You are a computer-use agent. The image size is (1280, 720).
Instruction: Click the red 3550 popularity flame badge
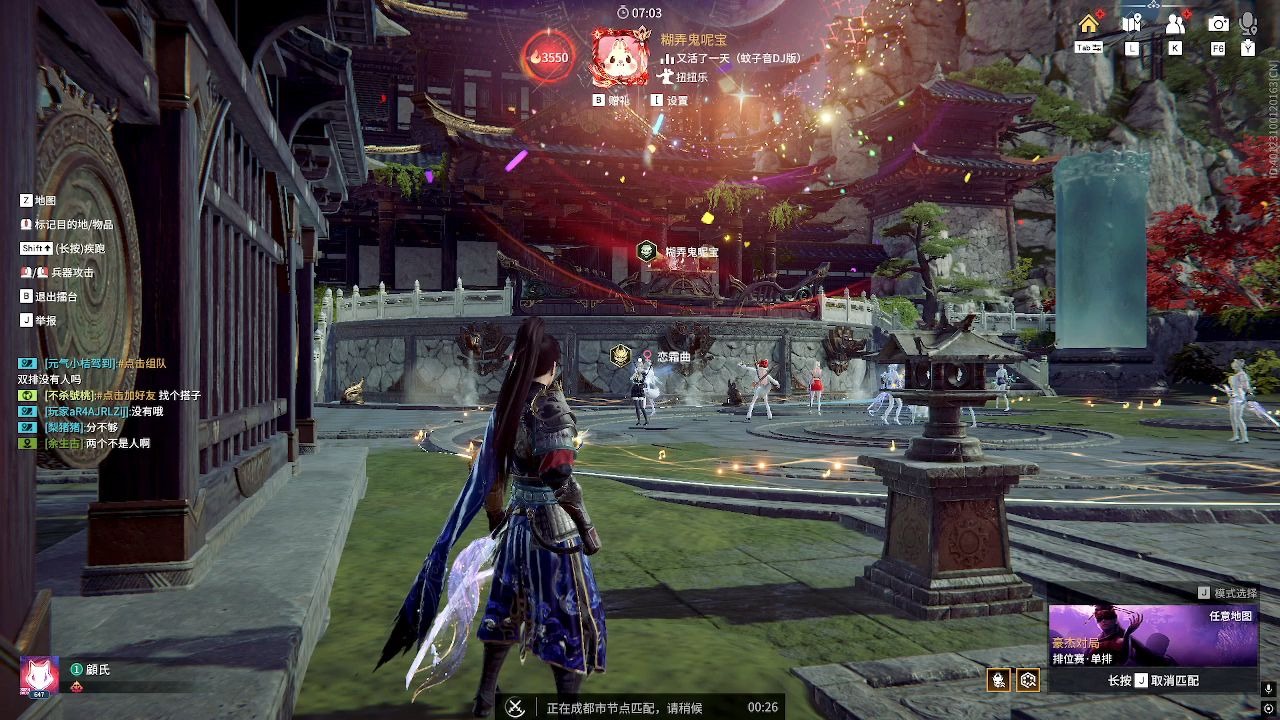coord(549,57)
